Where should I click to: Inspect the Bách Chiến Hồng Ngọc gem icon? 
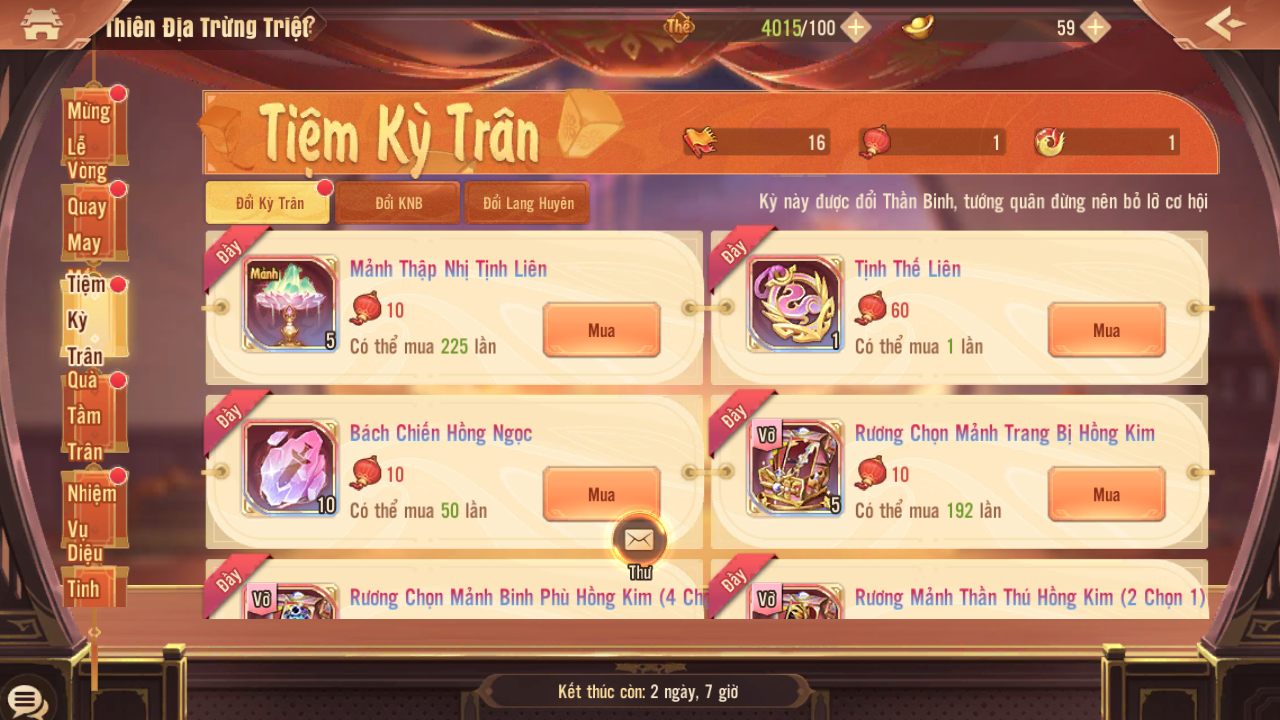[291, 468]
